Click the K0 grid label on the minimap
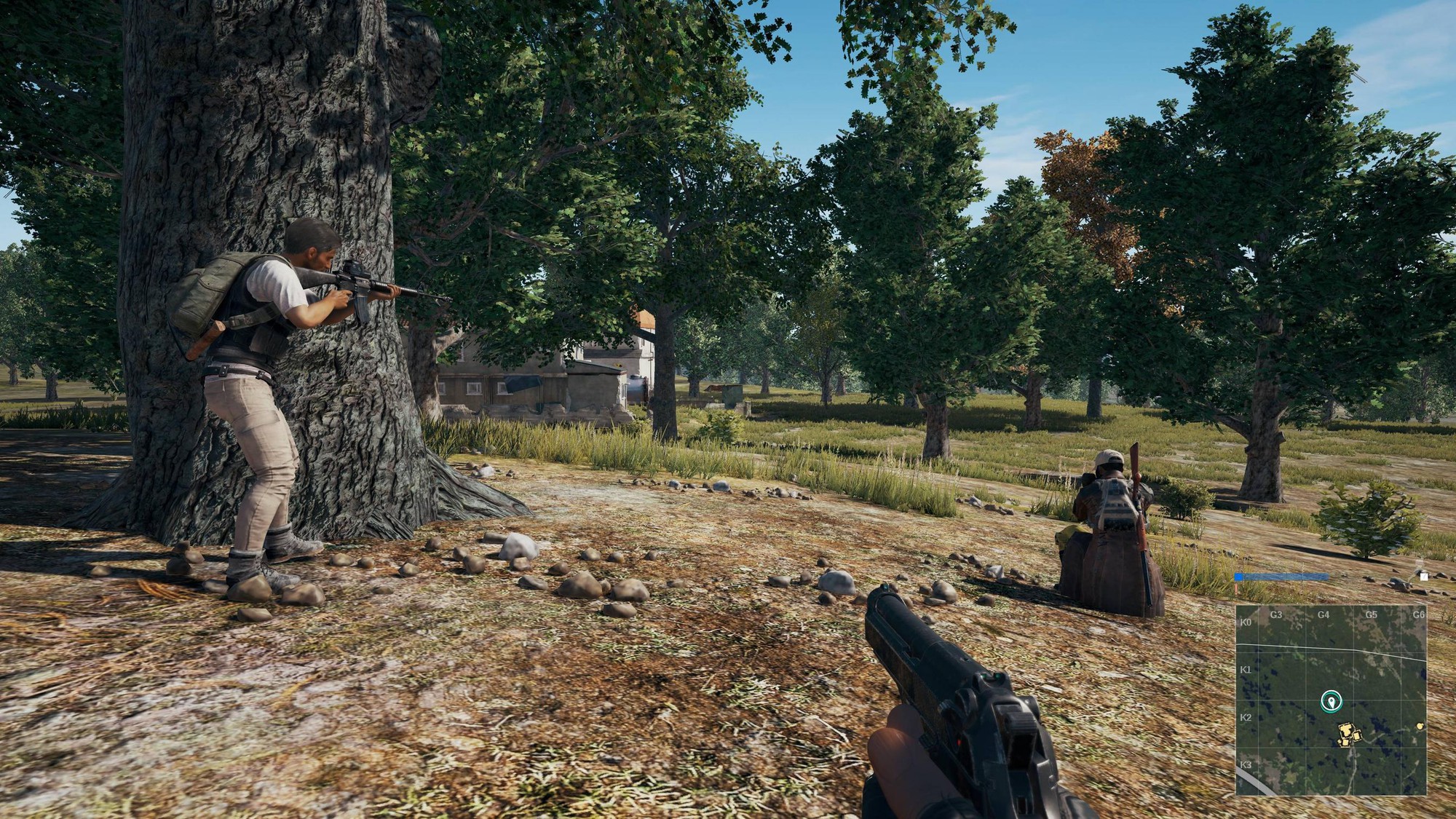The width and height of the screenshot is (1456, 819). (1244, 622)
